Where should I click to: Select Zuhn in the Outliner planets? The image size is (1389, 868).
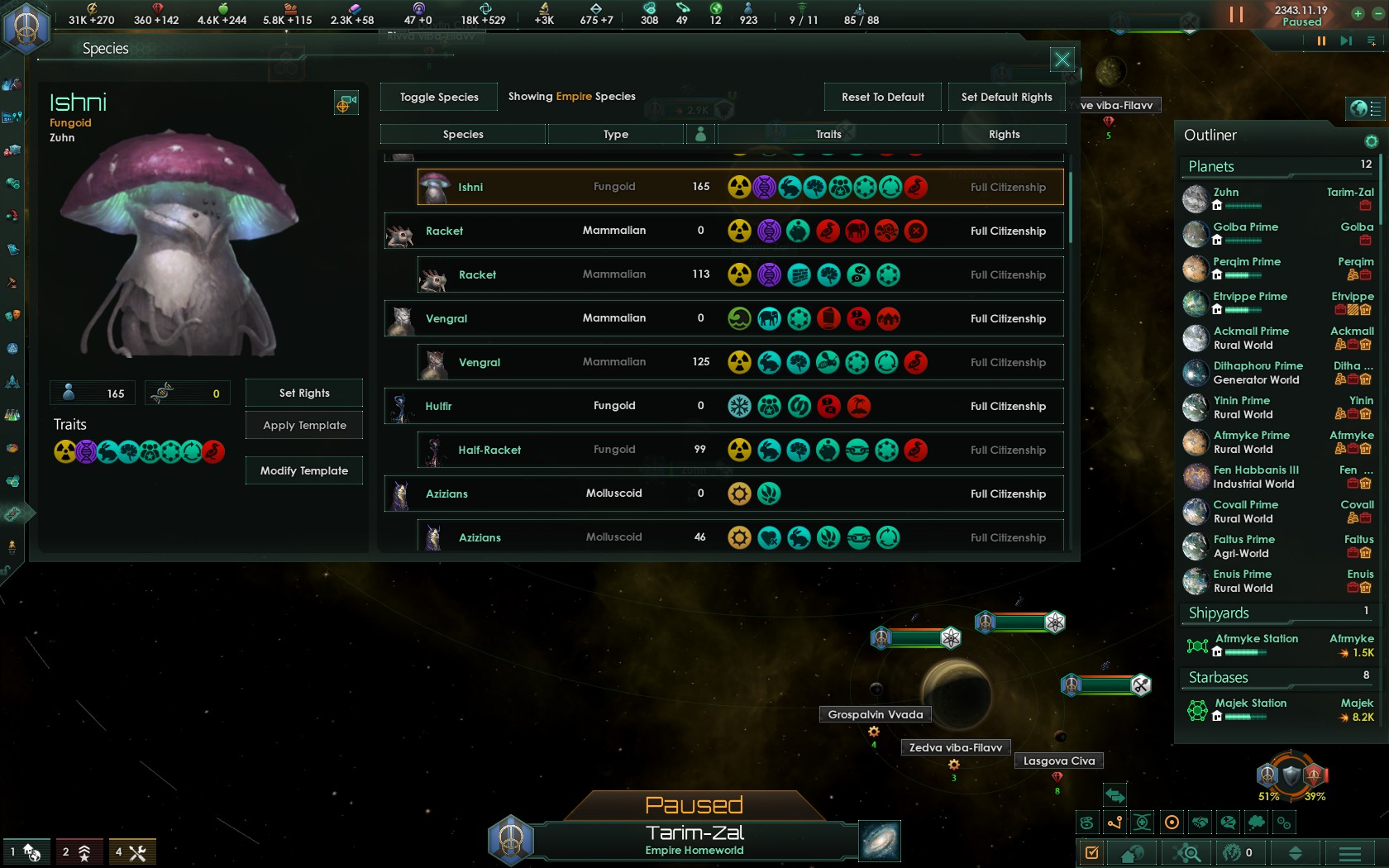coord(1226,193)
